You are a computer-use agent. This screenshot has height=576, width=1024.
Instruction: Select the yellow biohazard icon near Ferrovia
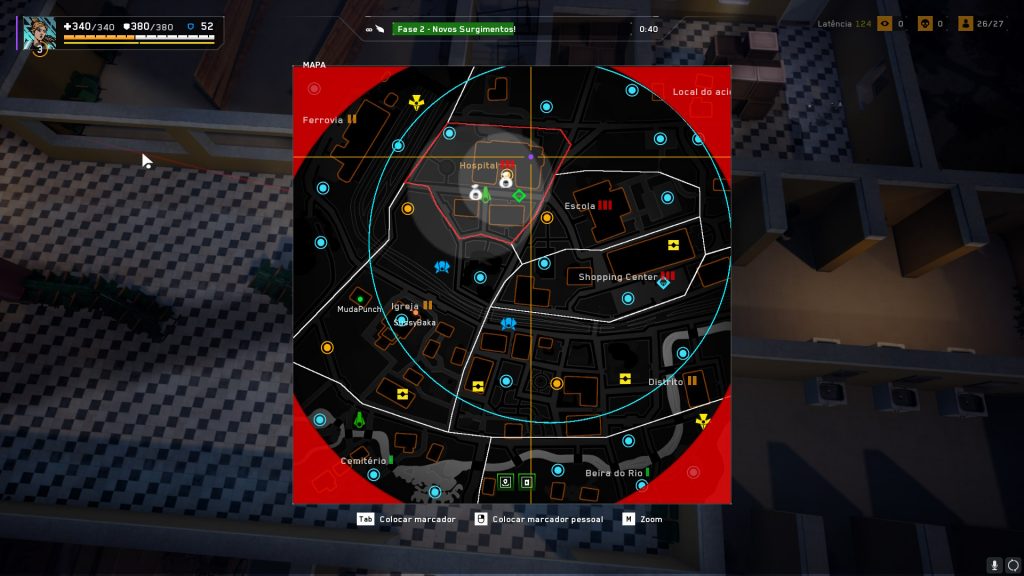click(416, 102)
